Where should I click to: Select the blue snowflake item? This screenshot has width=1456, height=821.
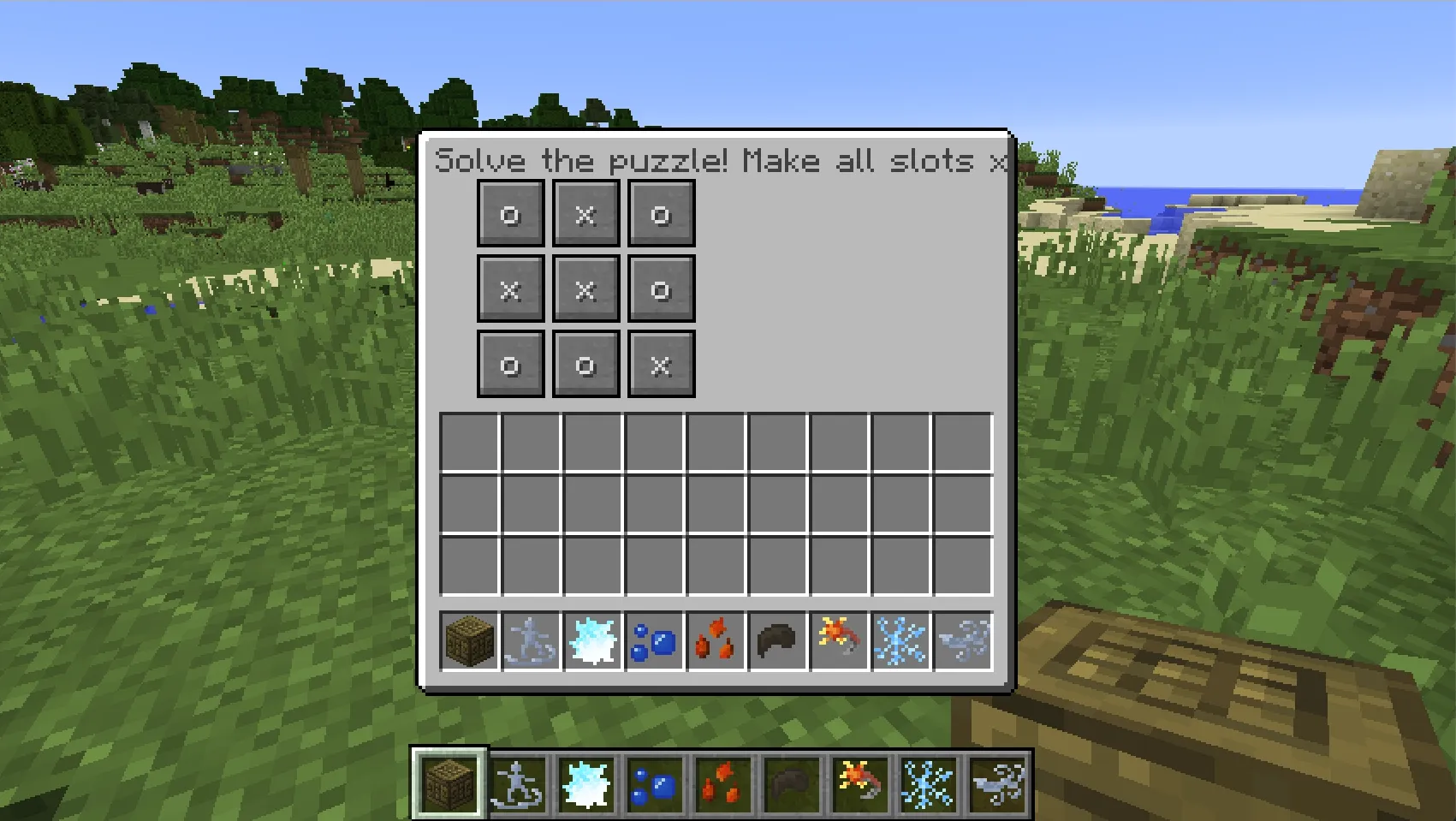pyautogui.click(x=902, y=640)
